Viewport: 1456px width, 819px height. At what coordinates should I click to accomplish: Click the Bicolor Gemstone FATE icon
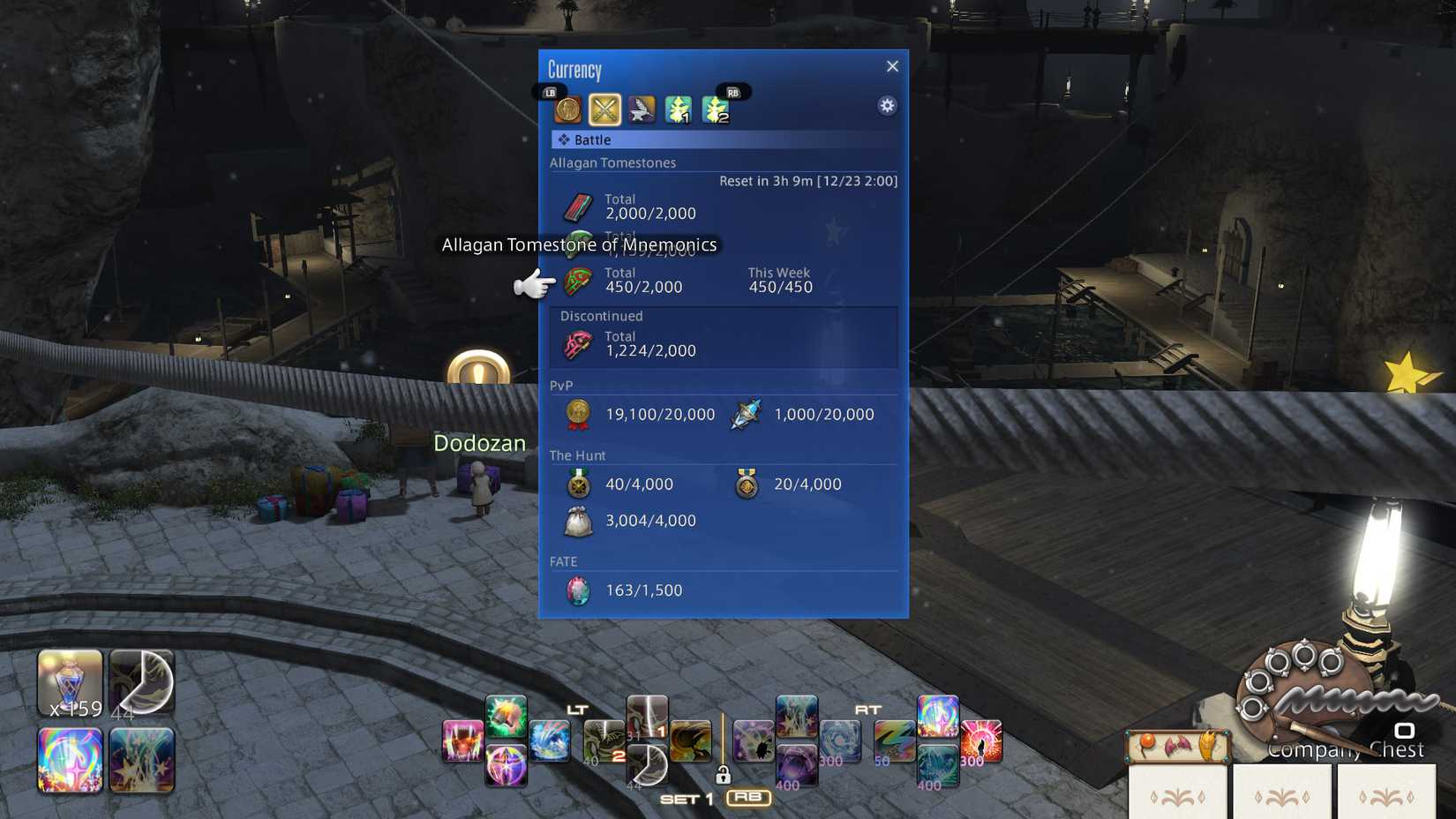[576, 590]
